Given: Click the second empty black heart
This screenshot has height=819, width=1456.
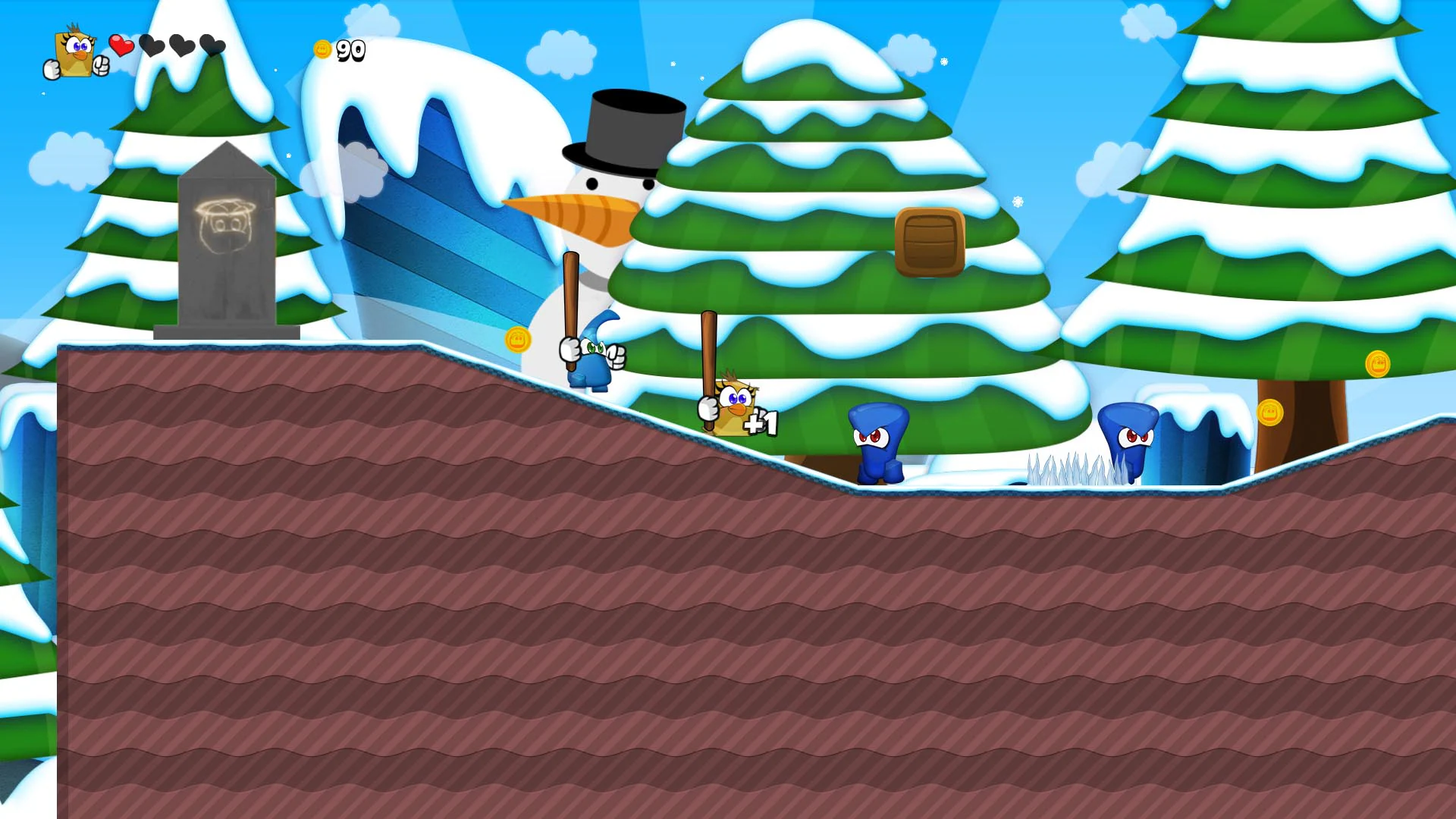Looking at the screenshot, I should (182, 45).
